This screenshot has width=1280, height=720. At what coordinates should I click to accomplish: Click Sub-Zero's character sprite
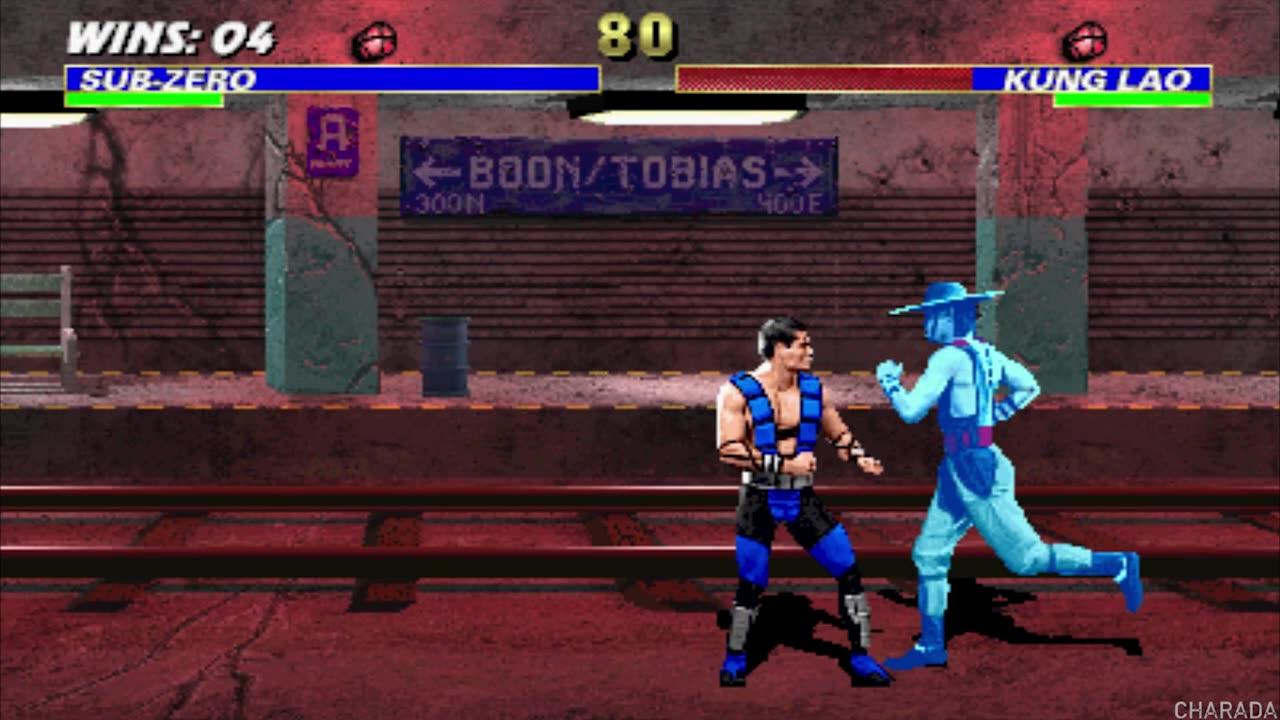point(790,480)
